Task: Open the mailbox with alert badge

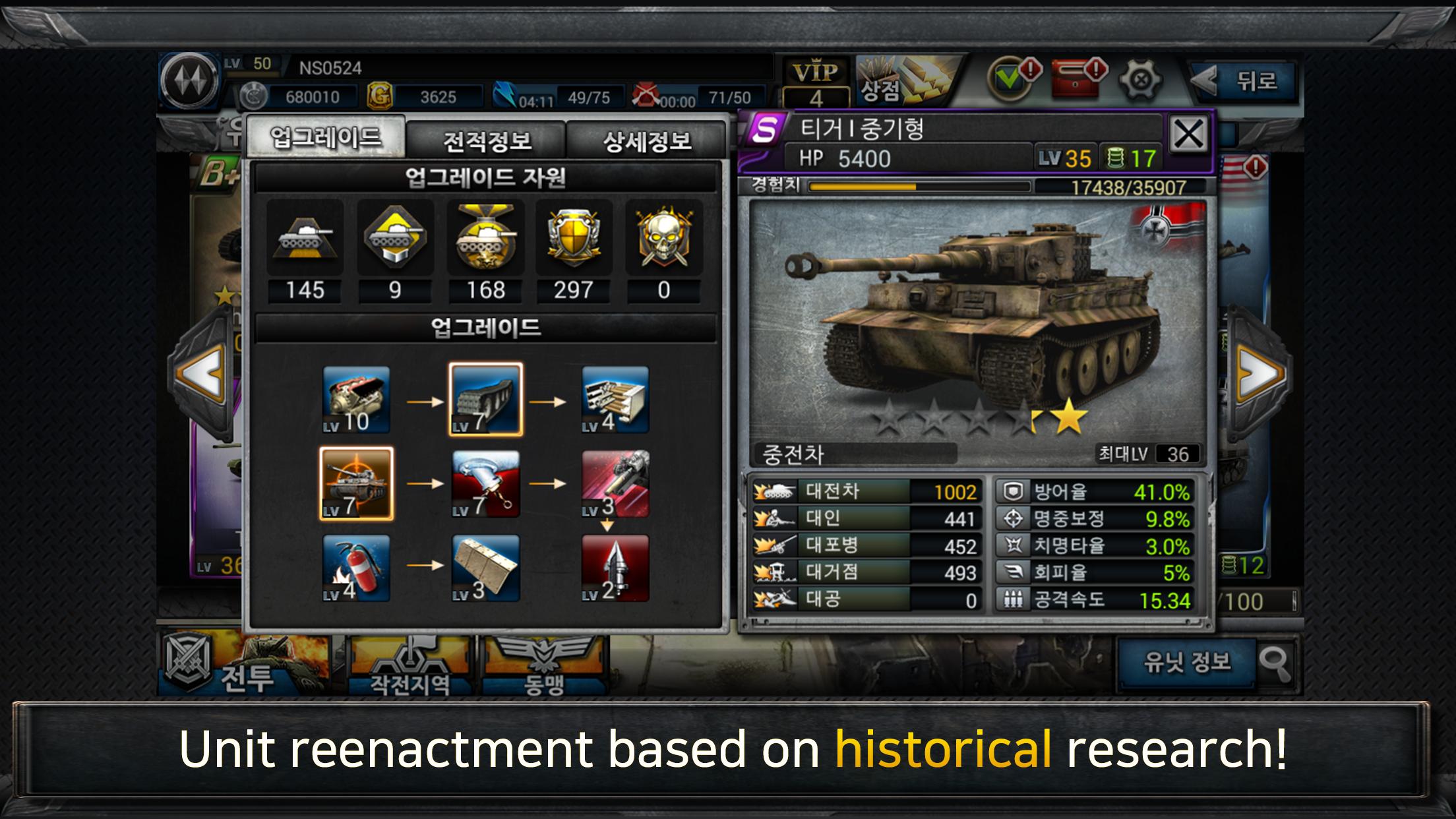Action: coord(1074,79)
